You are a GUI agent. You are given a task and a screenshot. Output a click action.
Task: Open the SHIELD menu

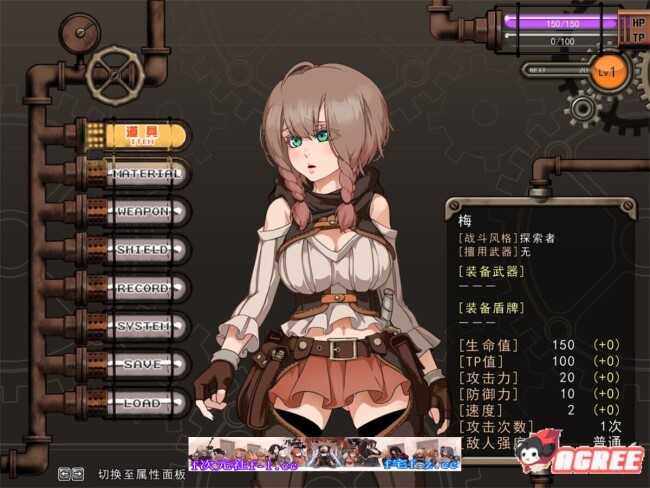pyautogui.click(x=146, y=250)
